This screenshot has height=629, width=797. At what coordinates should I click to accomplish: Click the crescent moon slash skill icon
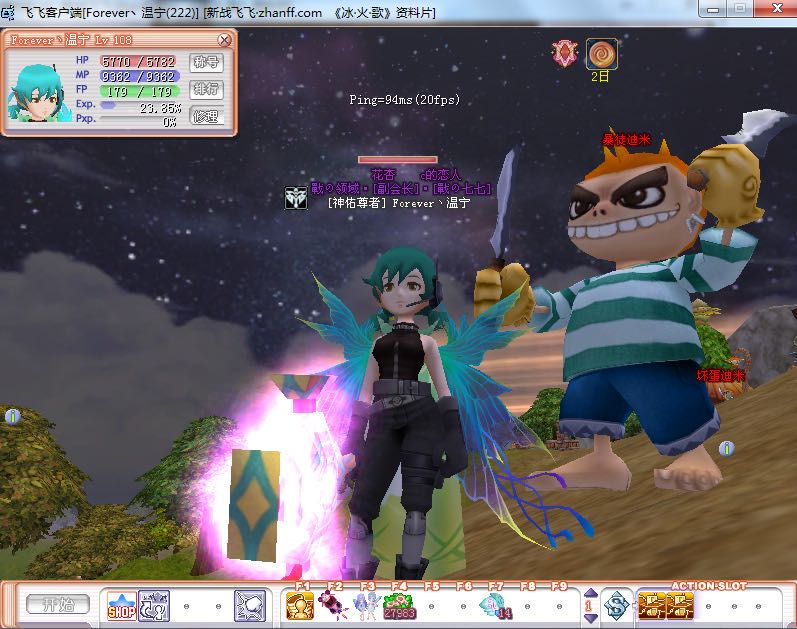(249, 605)
